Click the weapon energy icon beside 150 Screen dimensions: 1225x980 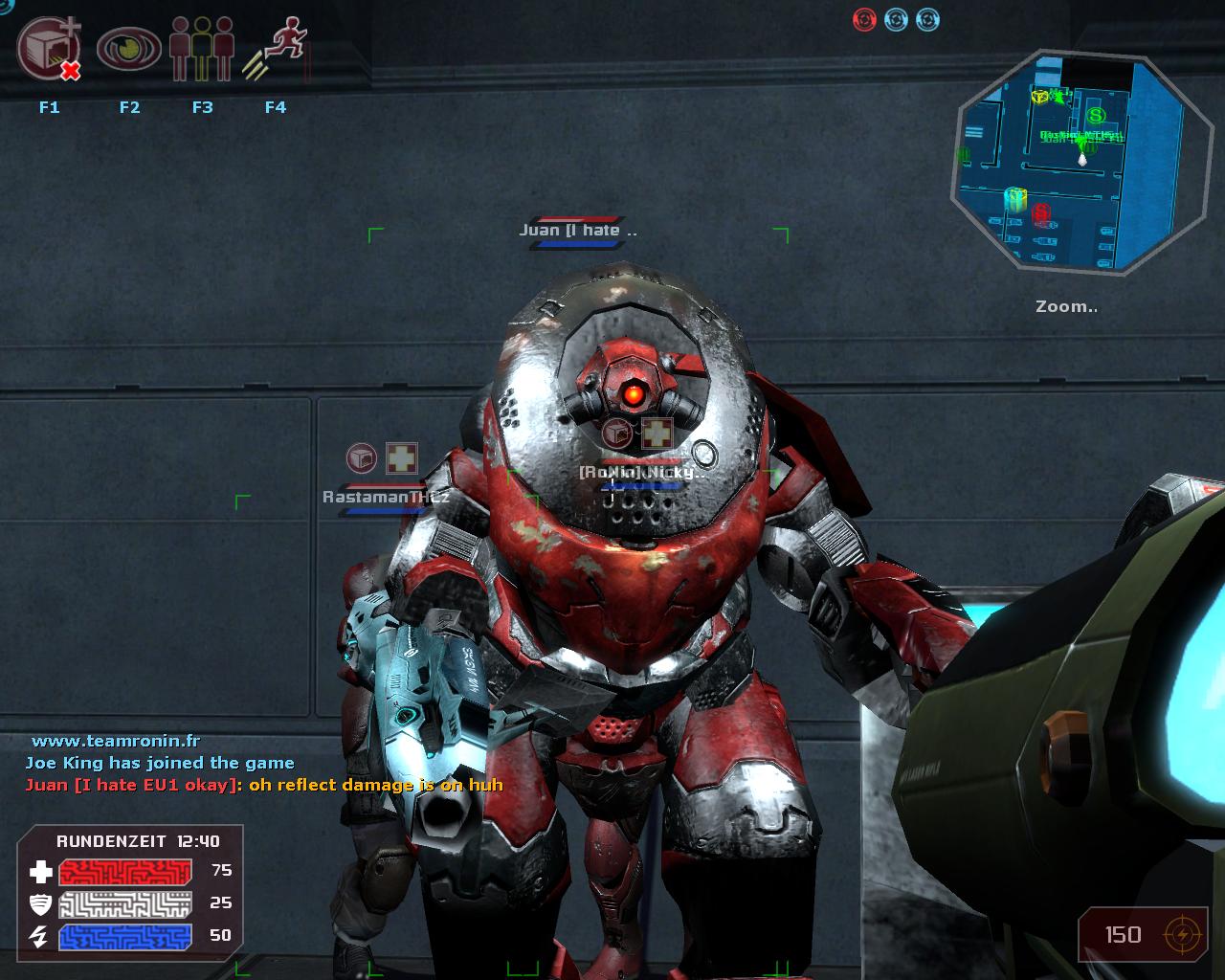tap(1182, 934)
